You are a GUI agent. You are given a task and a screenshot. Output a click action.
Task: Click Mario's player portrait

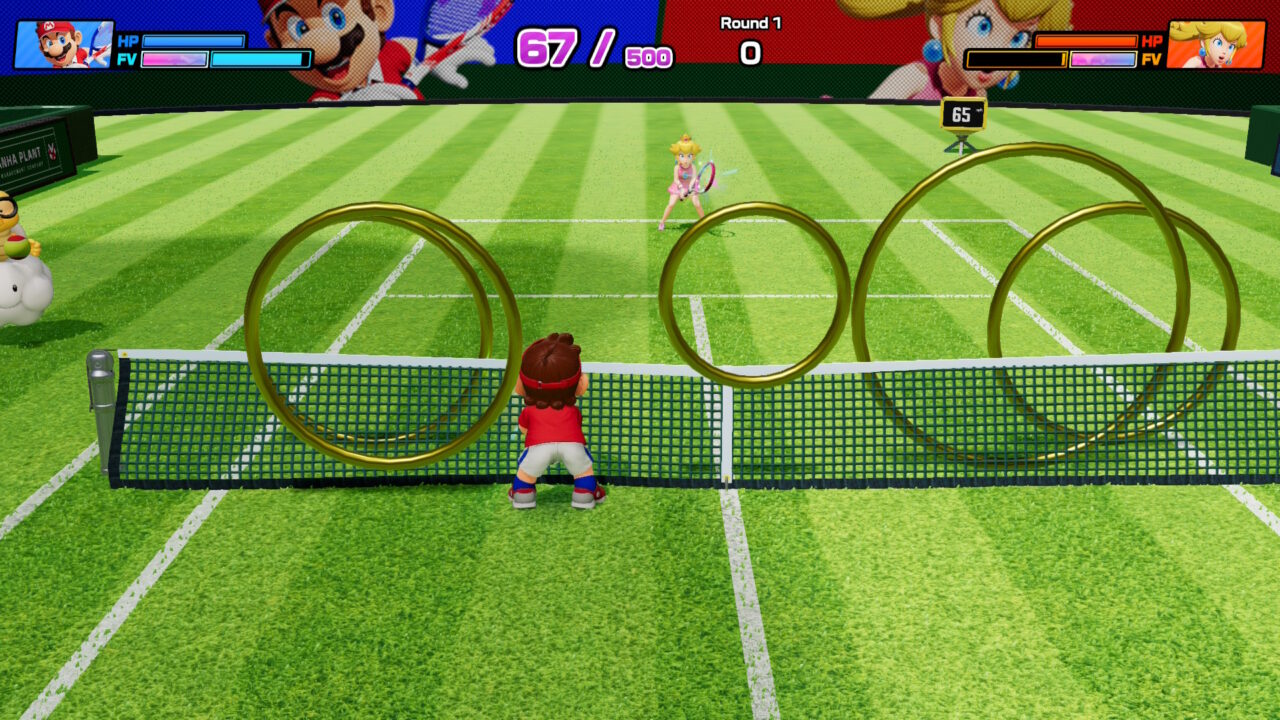63,45
